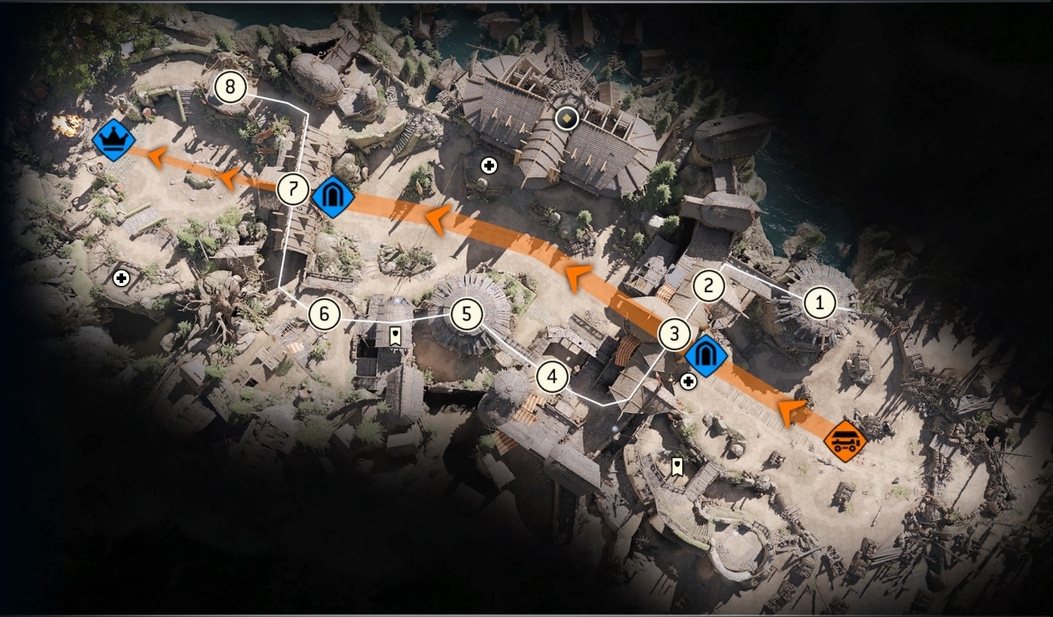Select numbered map marker 3
Image resolution: width=1053 pixels, height=617 pixels.
tap(675, 335)
